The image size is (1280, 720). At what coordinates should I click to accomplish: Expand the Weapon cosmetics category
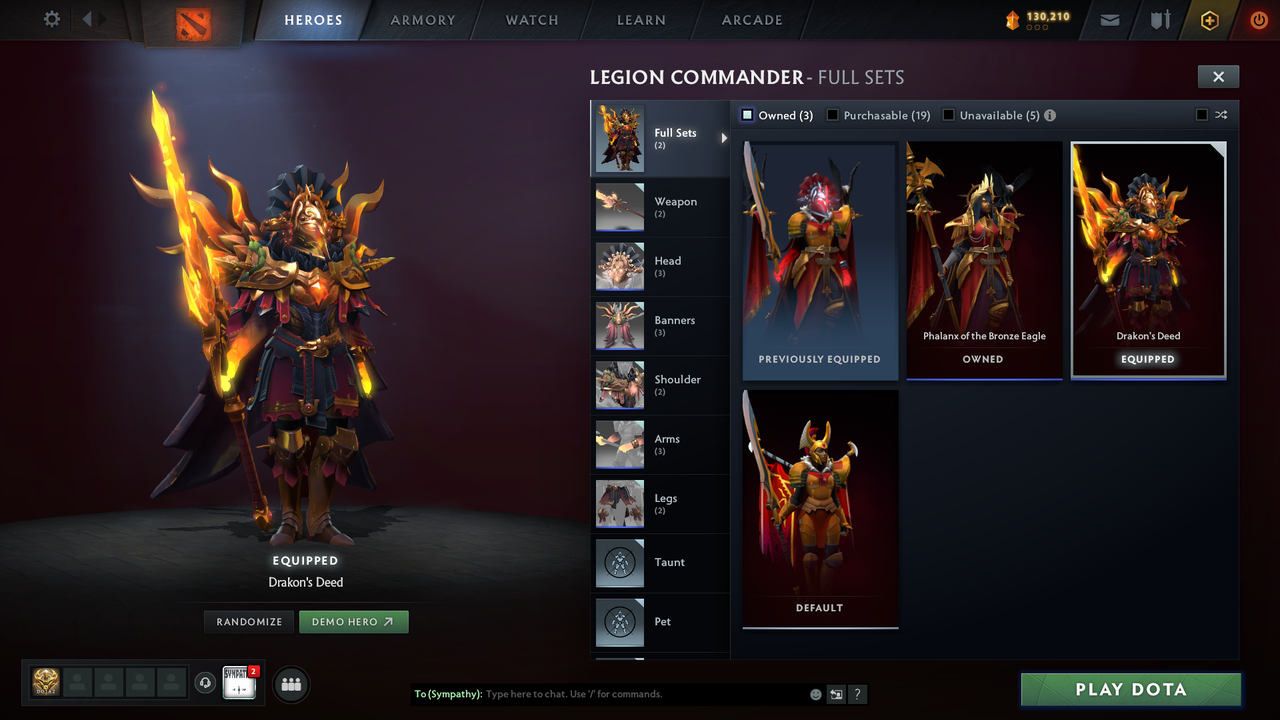[x=660, y=207]
